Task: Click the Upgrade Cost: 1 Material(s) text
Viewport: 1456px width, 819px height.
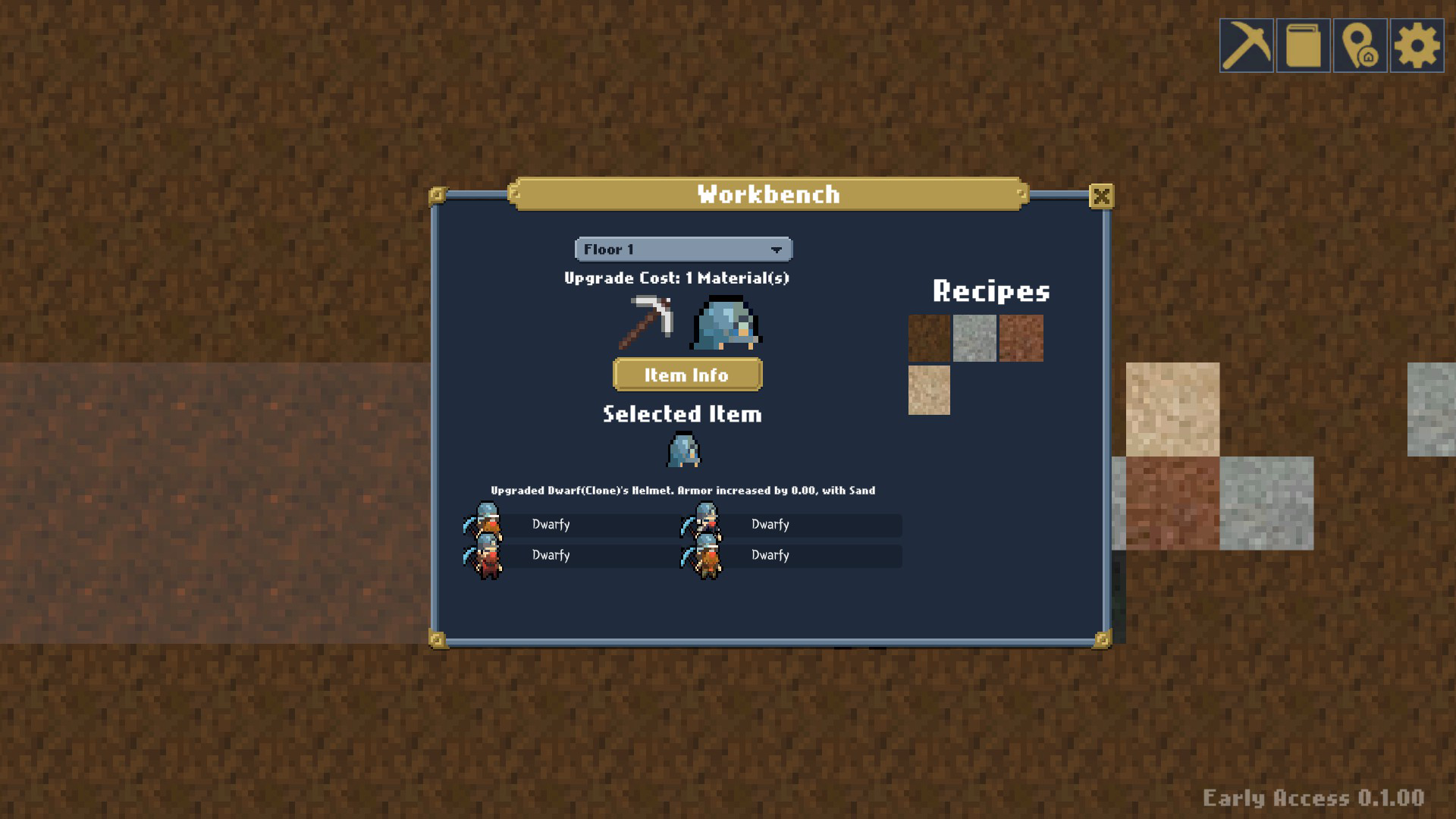Action: click(676, 278)
